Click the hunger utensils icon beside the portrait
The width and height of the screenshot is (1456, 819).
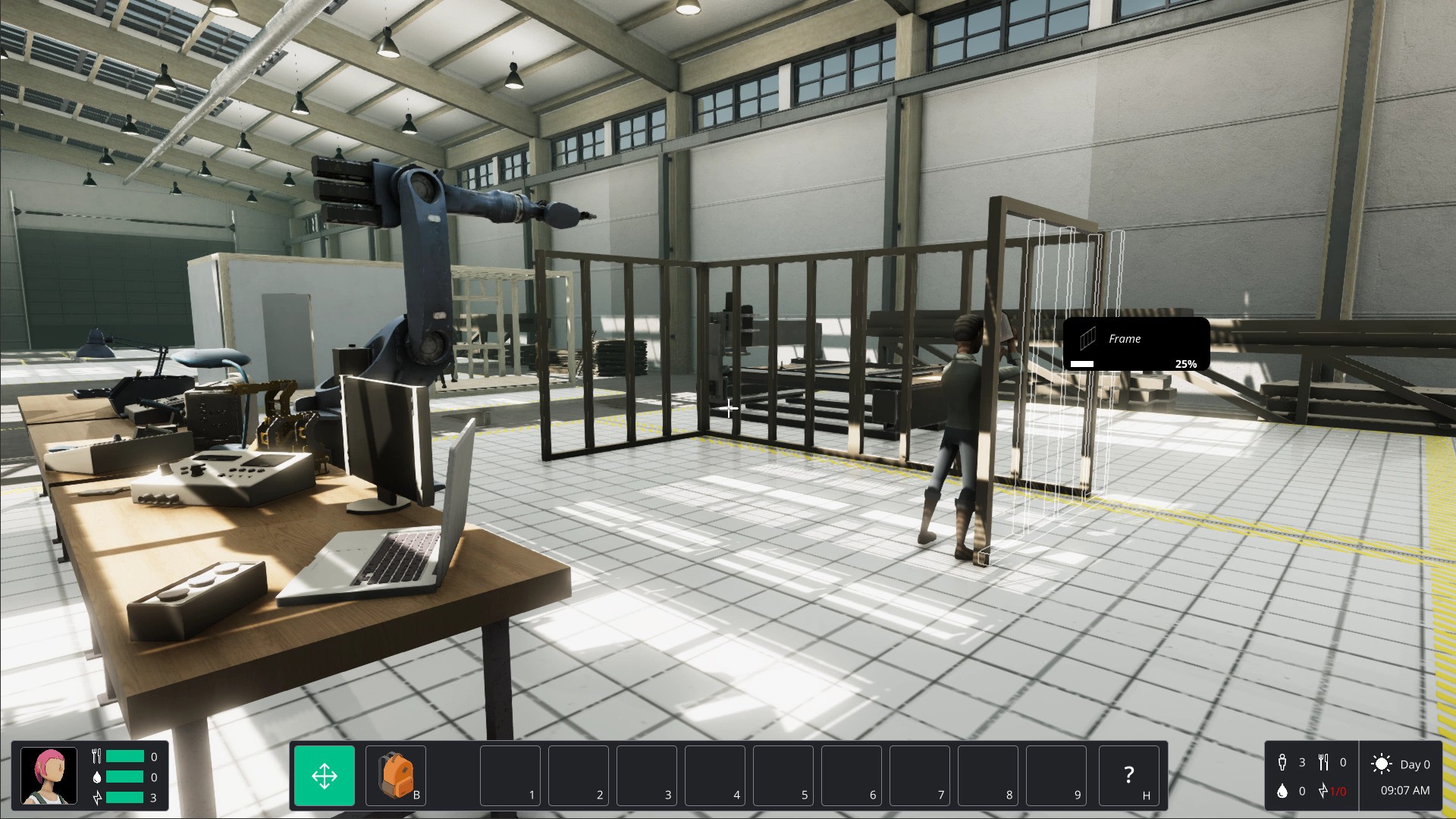(97, 756)
